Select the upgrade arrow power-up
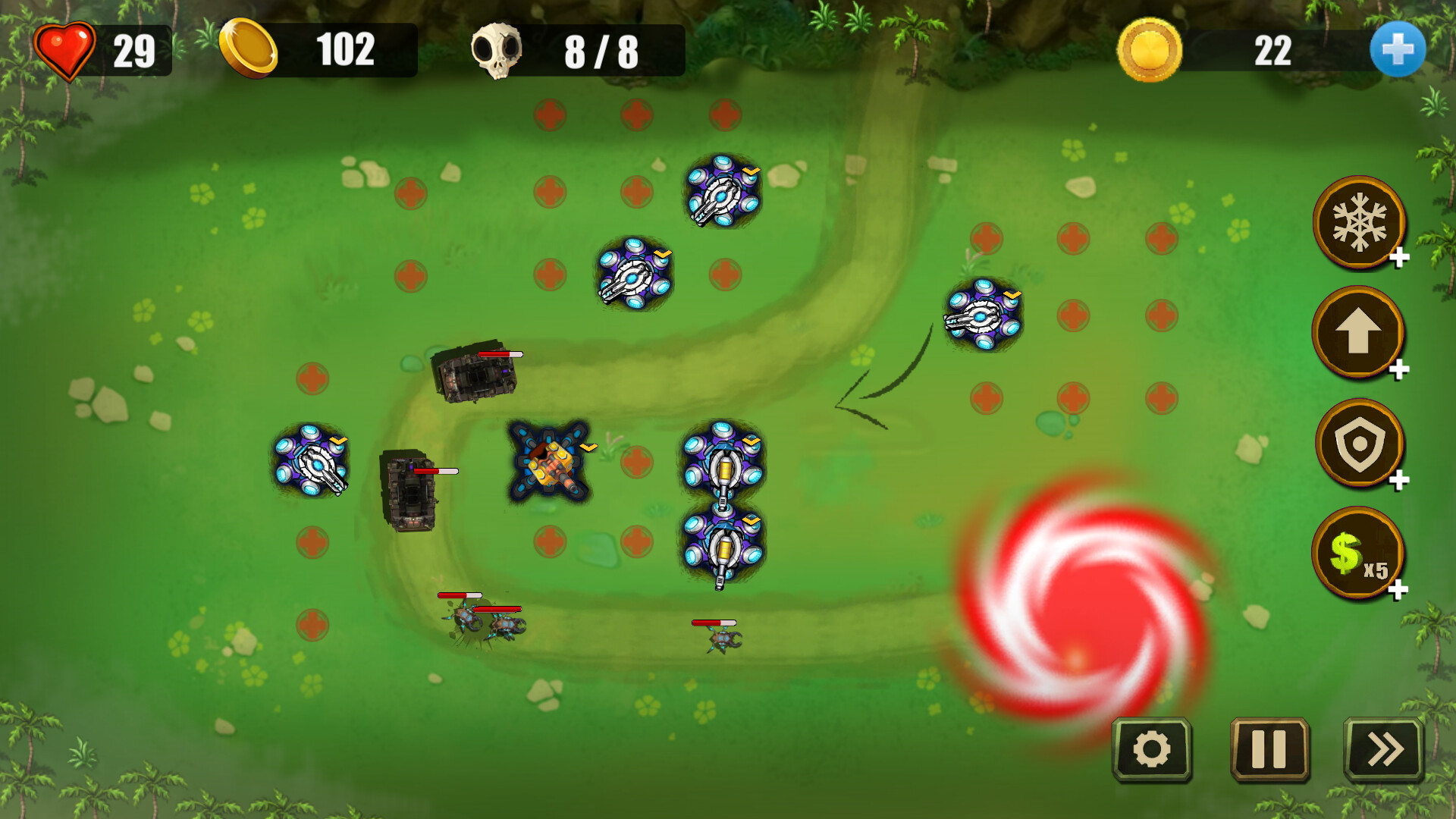 1359,334
